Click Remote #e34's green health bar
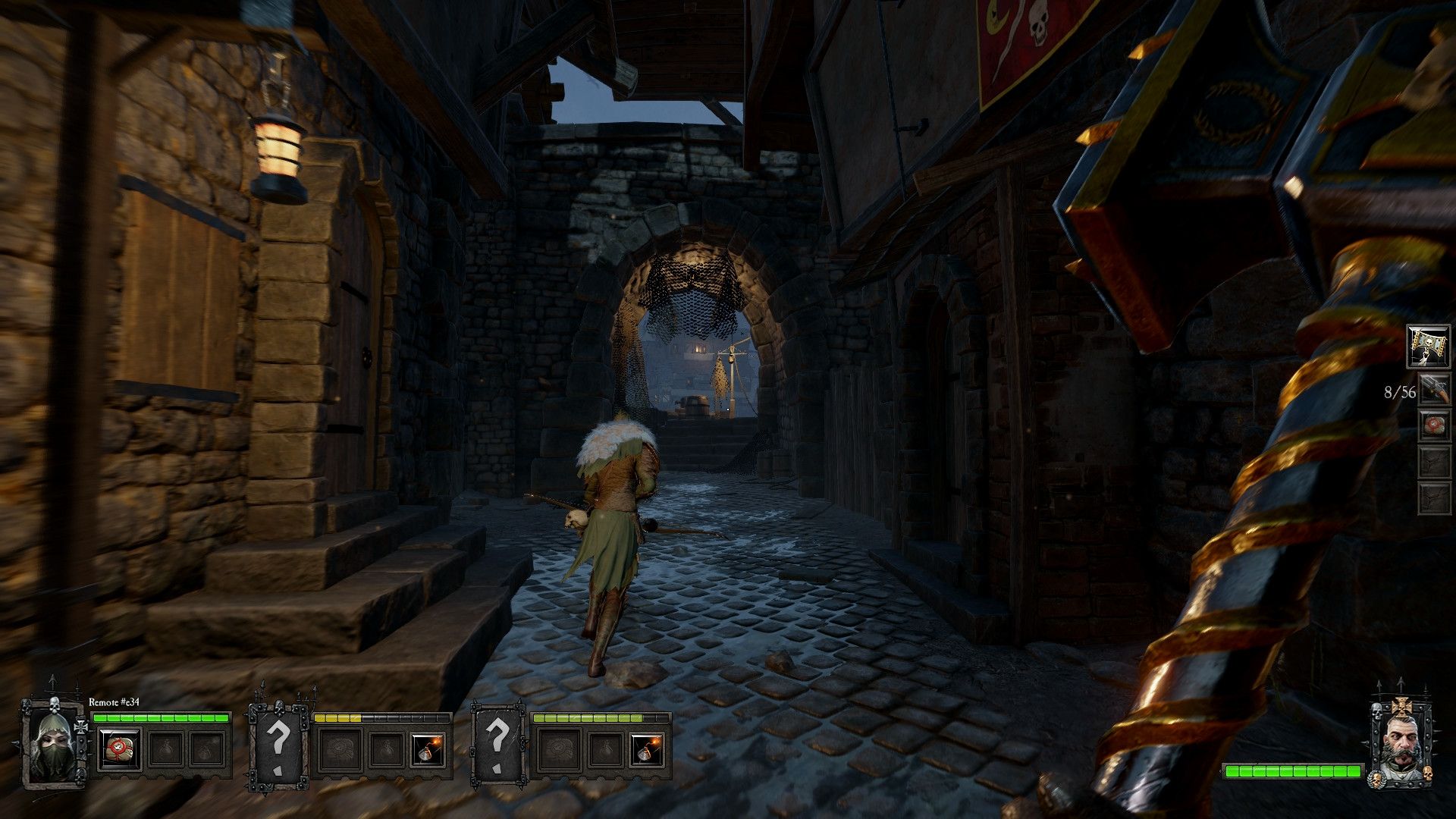This screenshot has height=819, width=1456. pyautogui.click(x=163, y=718)
